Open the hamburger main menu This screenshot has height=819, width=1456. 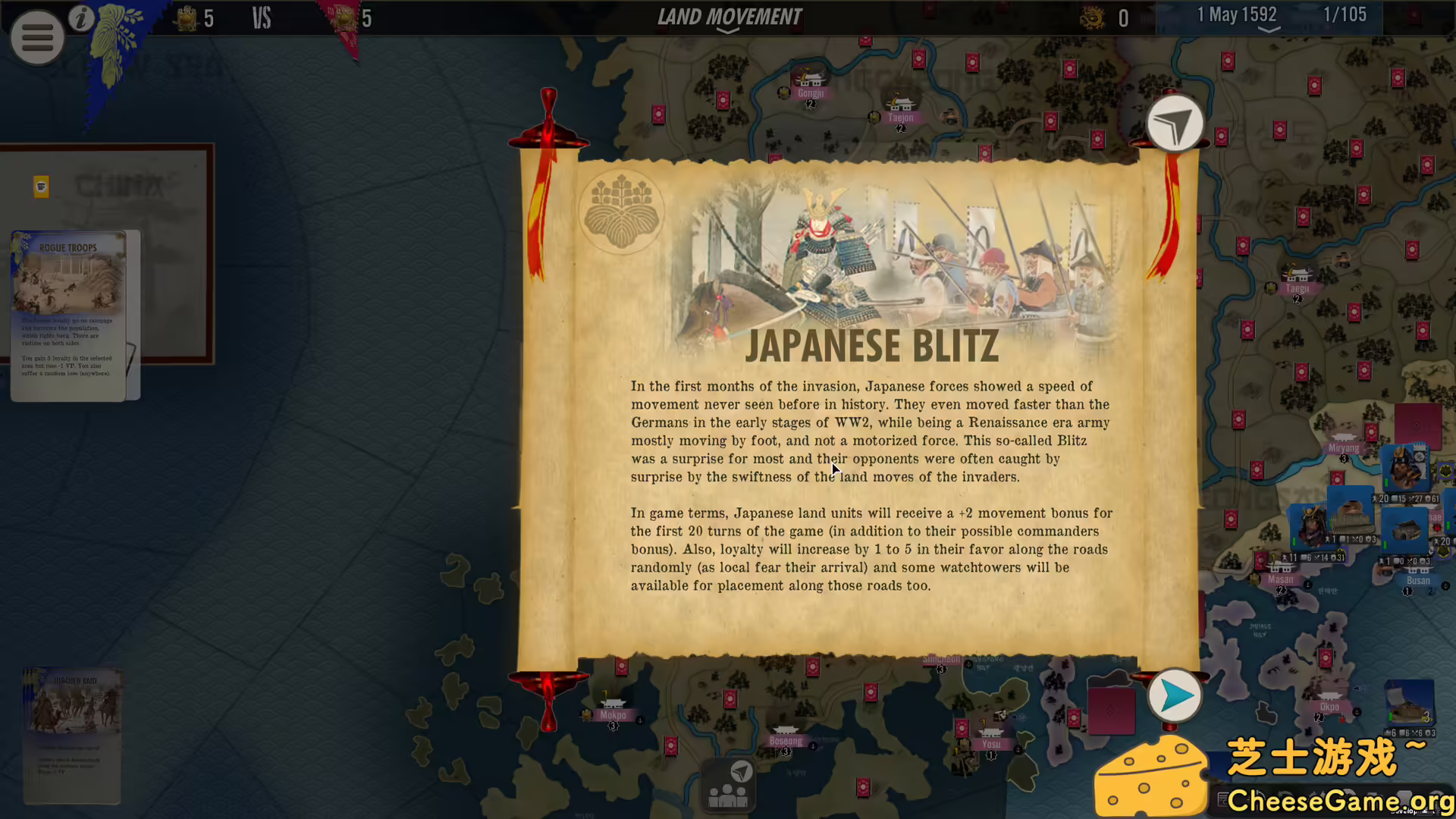pyautogui.click(x=36, y=37)
